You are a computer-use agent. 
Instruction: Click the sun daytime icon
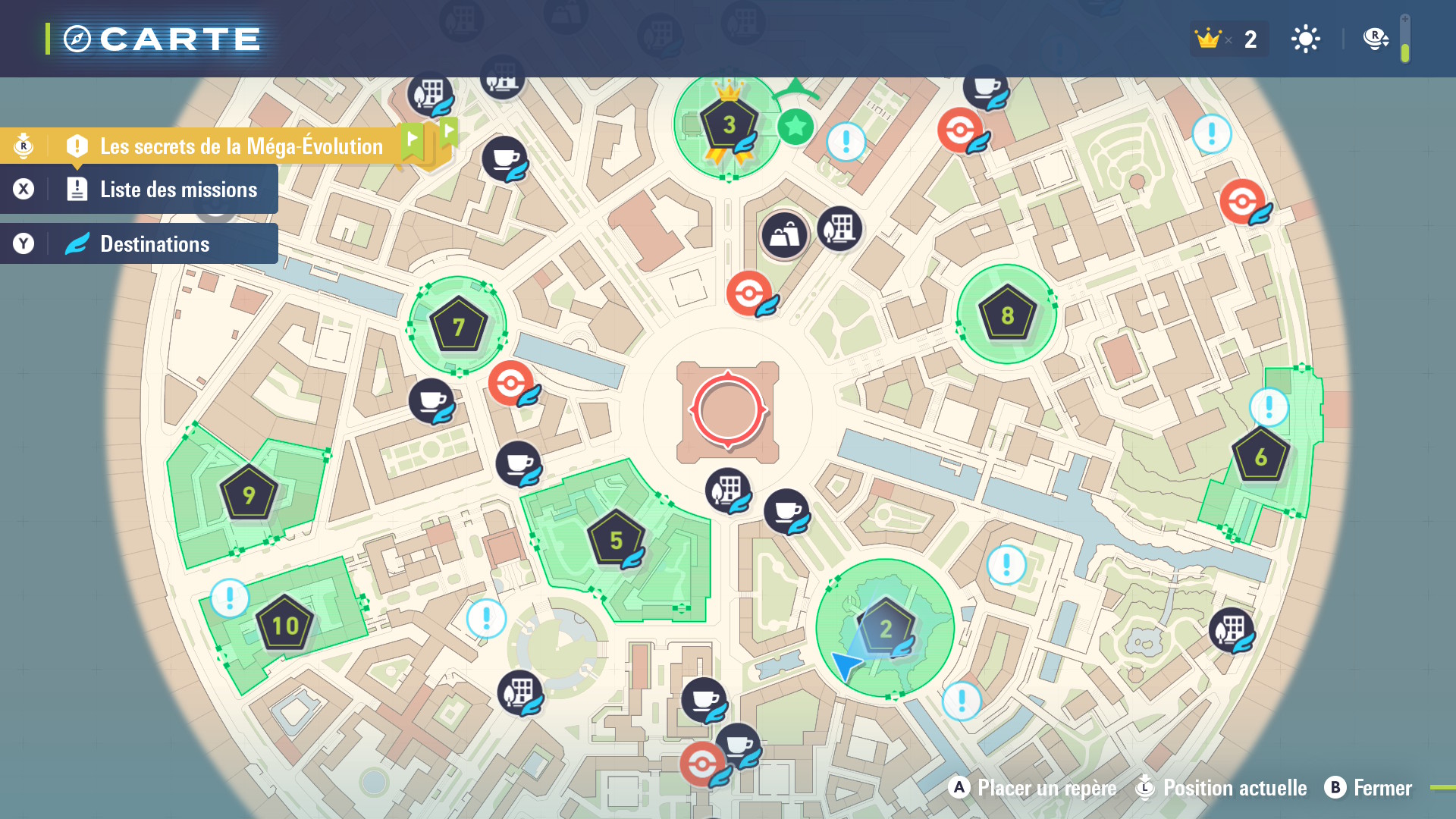1305,39
